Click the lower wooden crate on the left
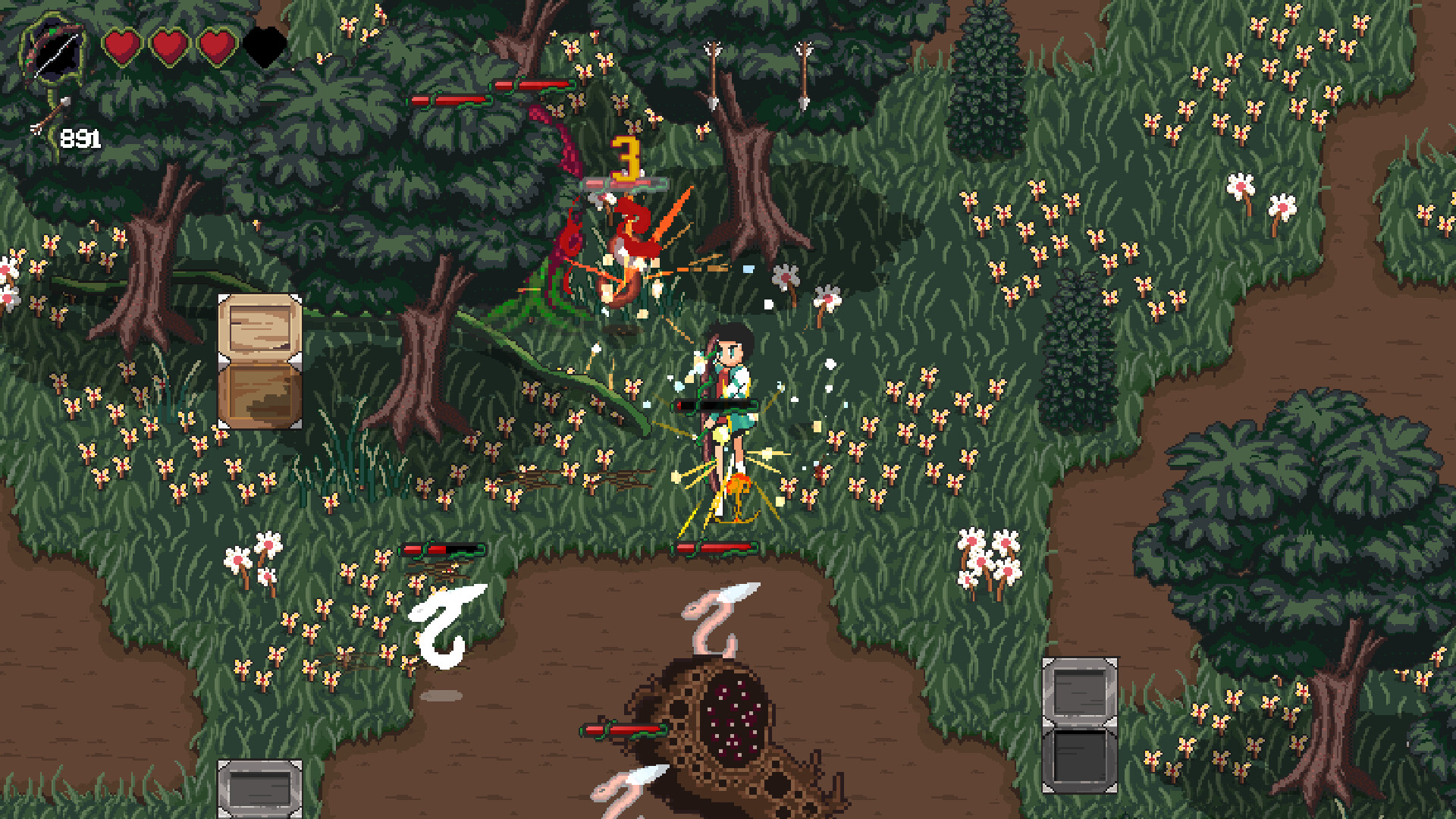The width and height of the screenshot is (1456, 819). click(x=258, y=398)
